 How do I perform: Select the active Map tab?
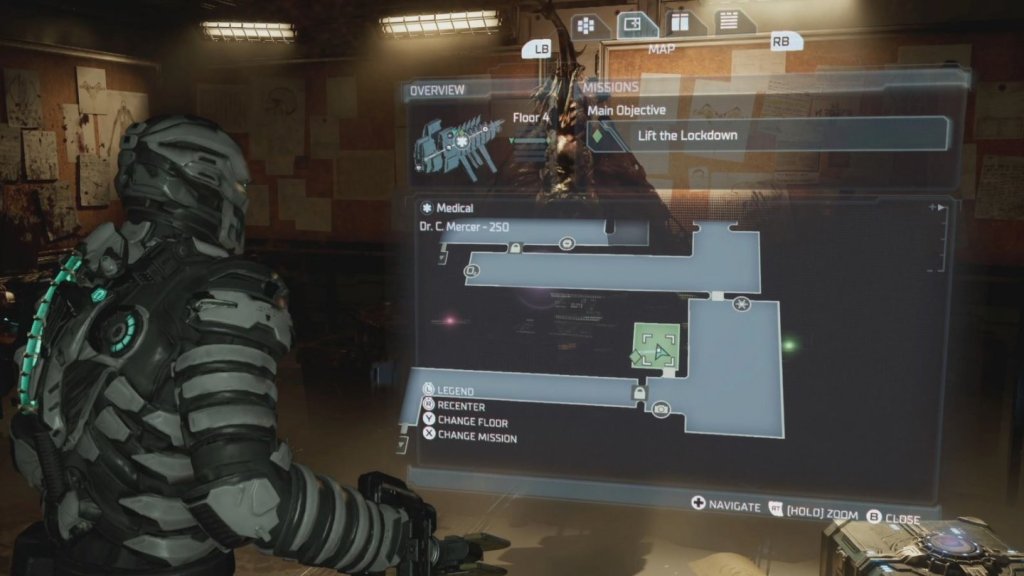point(637,24)
